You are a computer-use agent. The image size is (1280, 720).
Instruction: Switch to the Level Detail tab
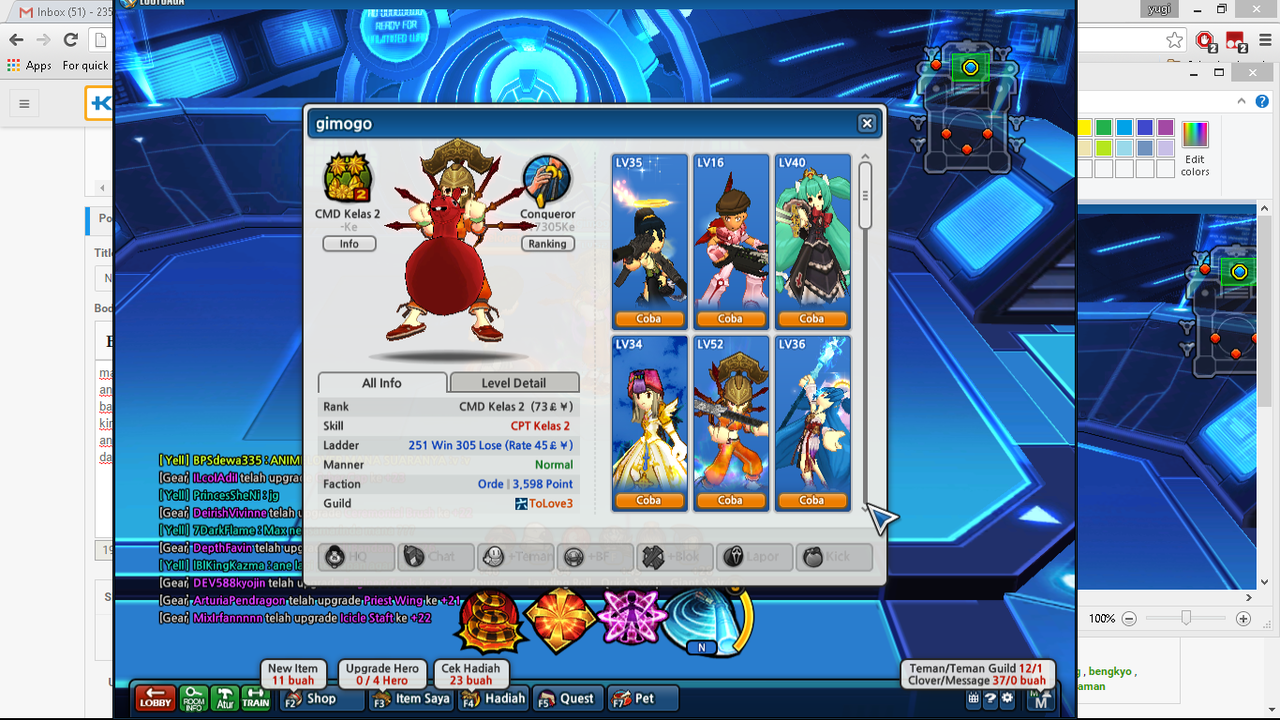click(x=514, y=383)
